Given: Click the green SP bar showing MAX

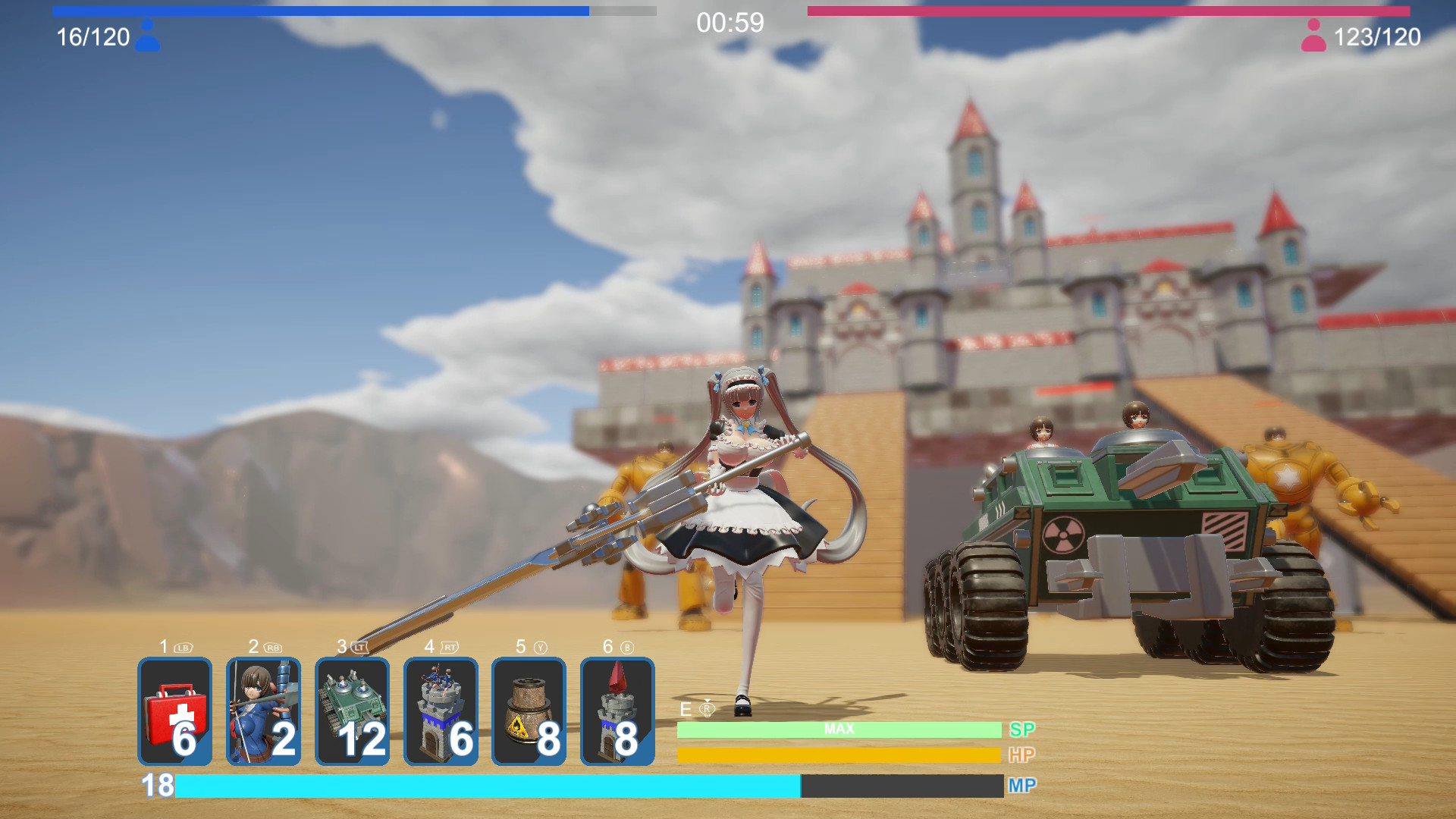Looking at the screenshot, I should coord(838,729).
